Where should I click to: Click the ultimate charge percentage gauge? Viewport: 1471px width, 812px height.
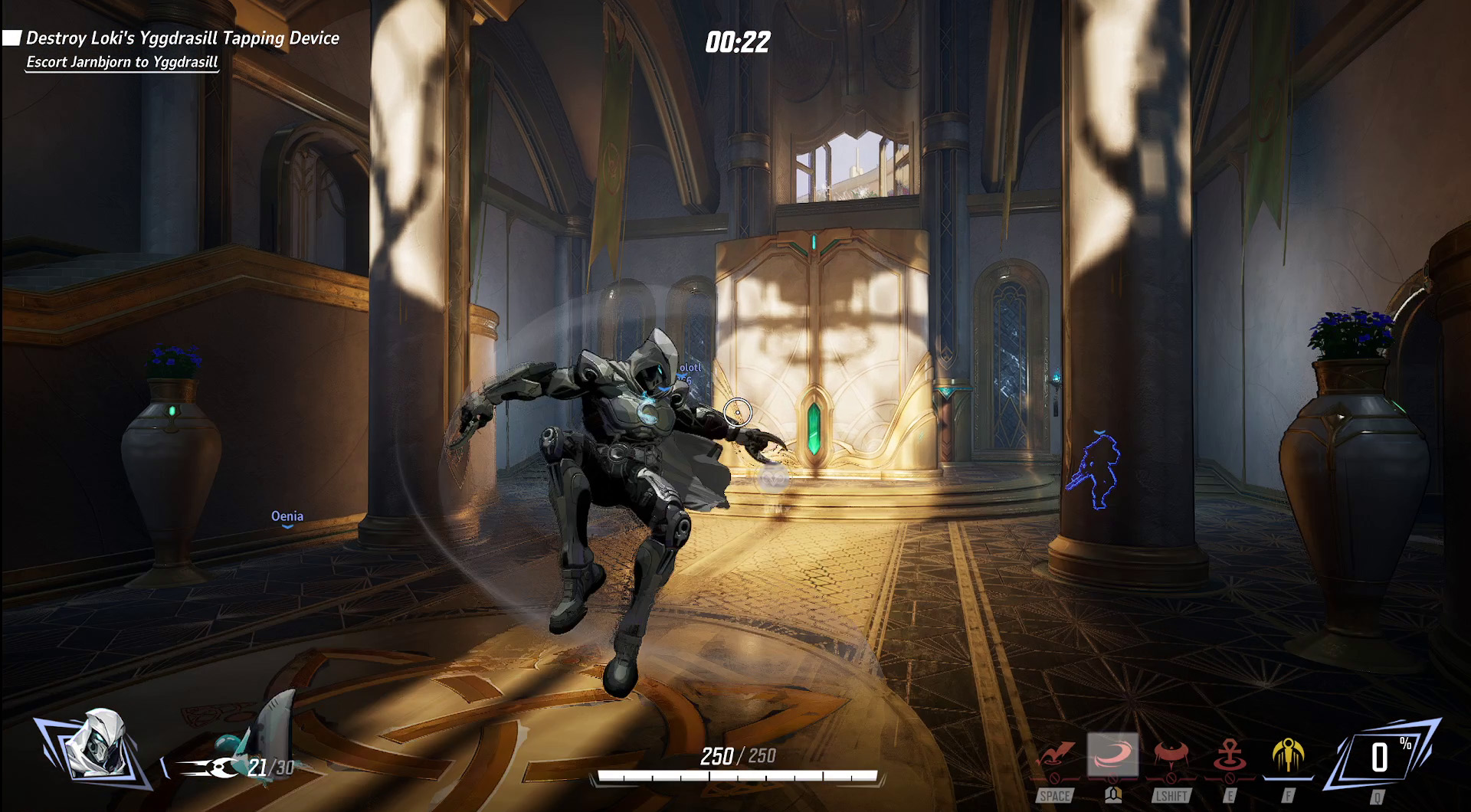[x=1381, y=757]
